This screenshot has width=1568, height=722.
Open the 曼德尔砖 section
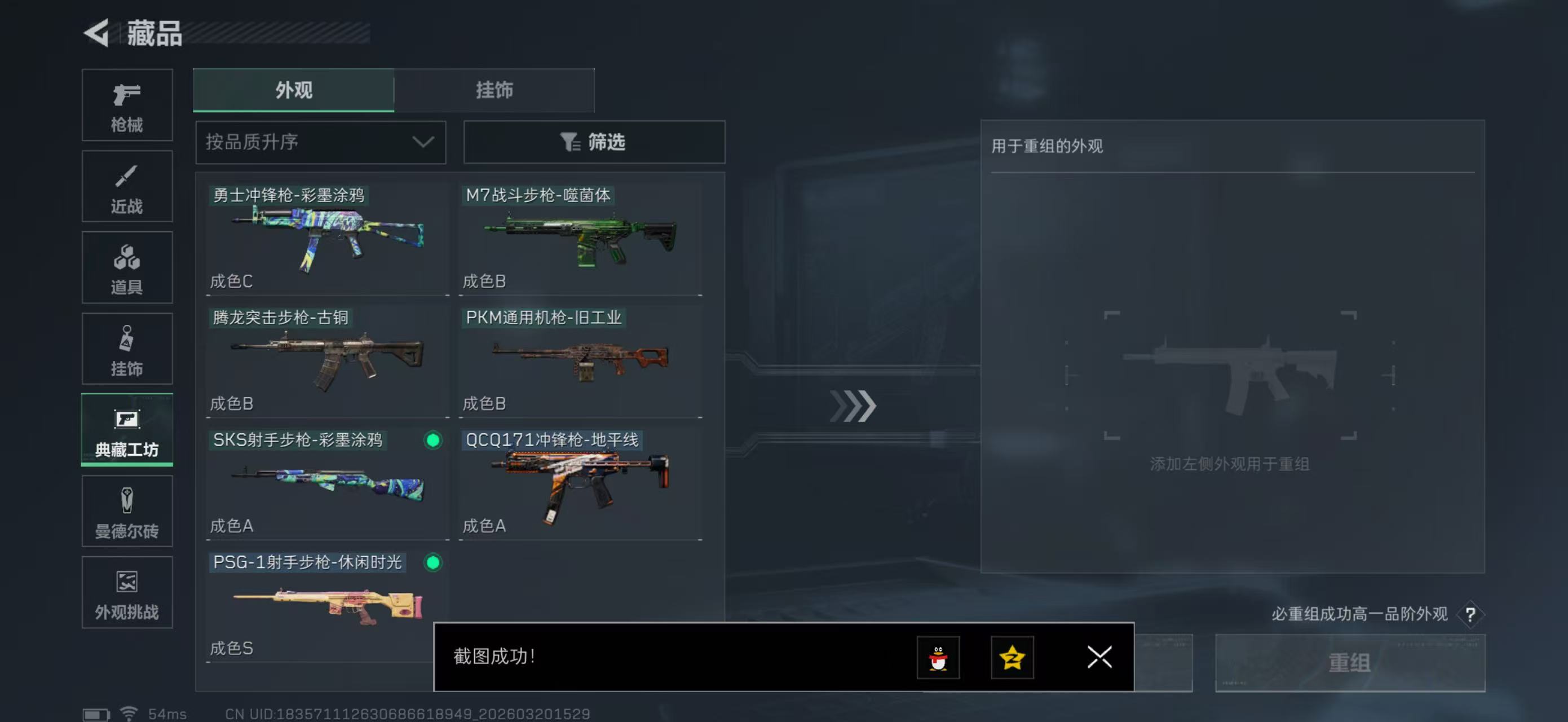click(x=127, y=512)
